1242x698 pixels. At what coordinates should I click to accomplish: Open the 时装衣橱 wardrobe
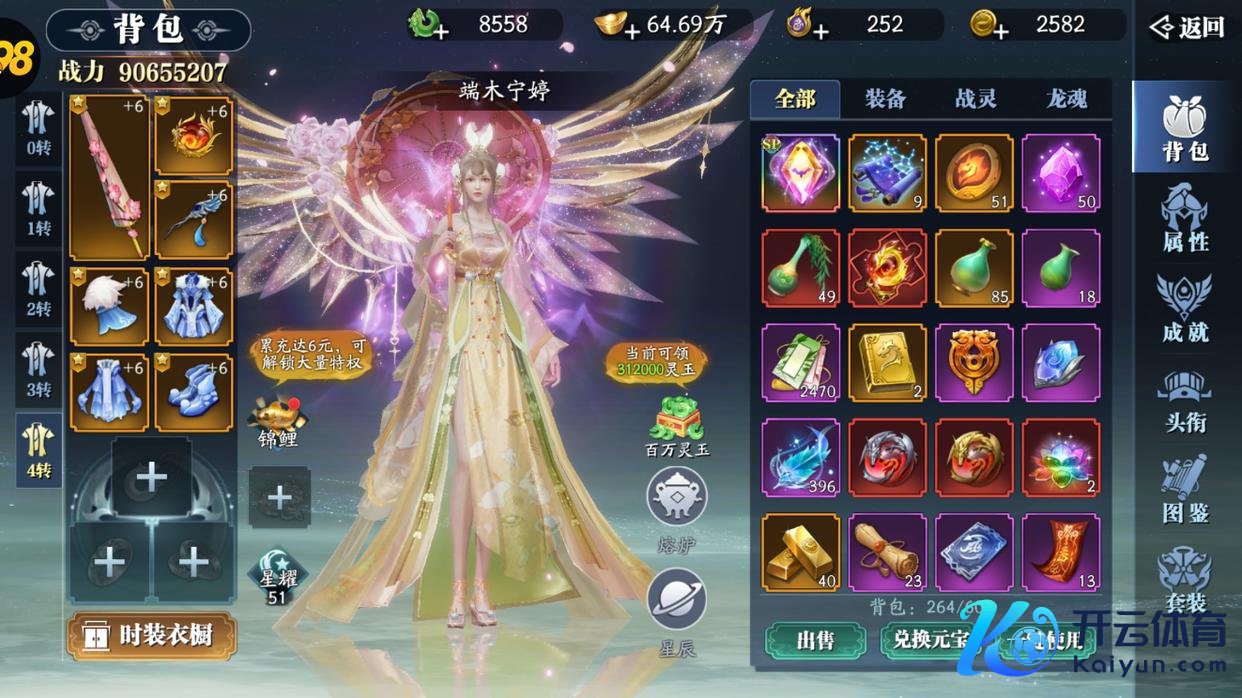(x=152, y=635)
